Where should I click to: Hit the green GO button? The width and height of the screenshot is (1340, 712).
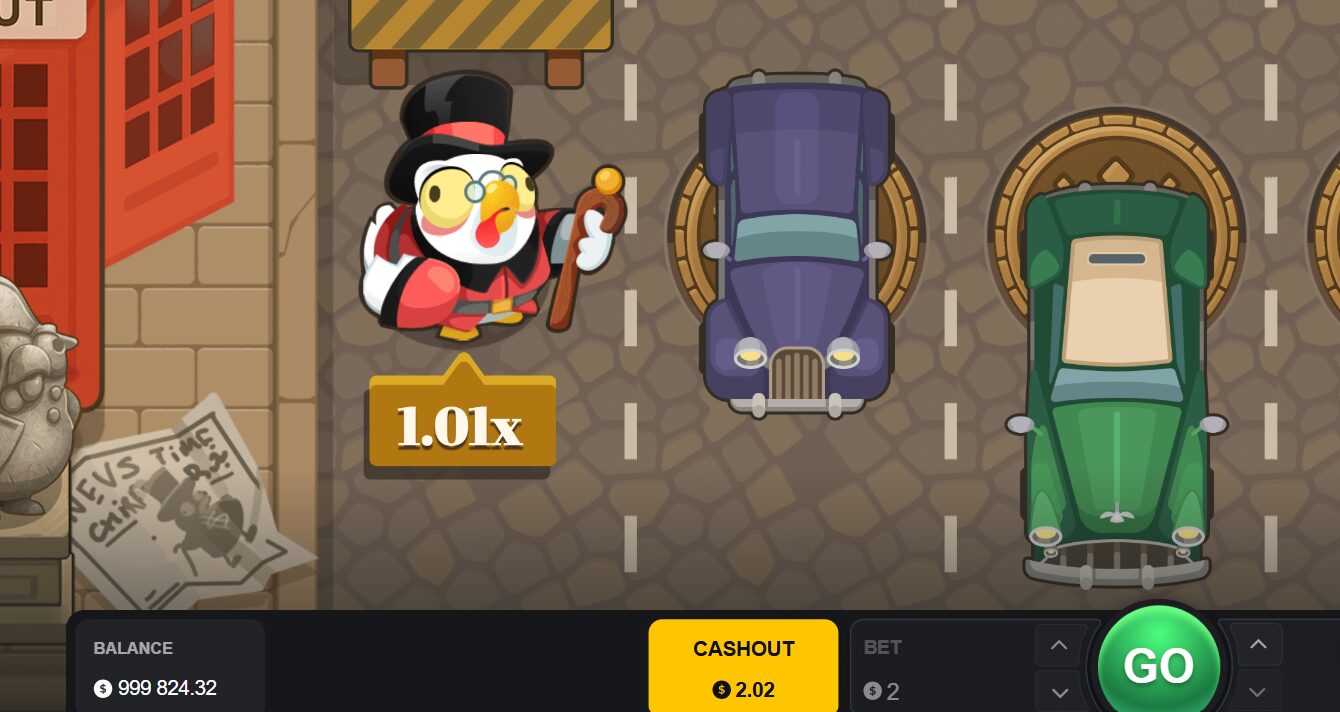click(1158, 665)
